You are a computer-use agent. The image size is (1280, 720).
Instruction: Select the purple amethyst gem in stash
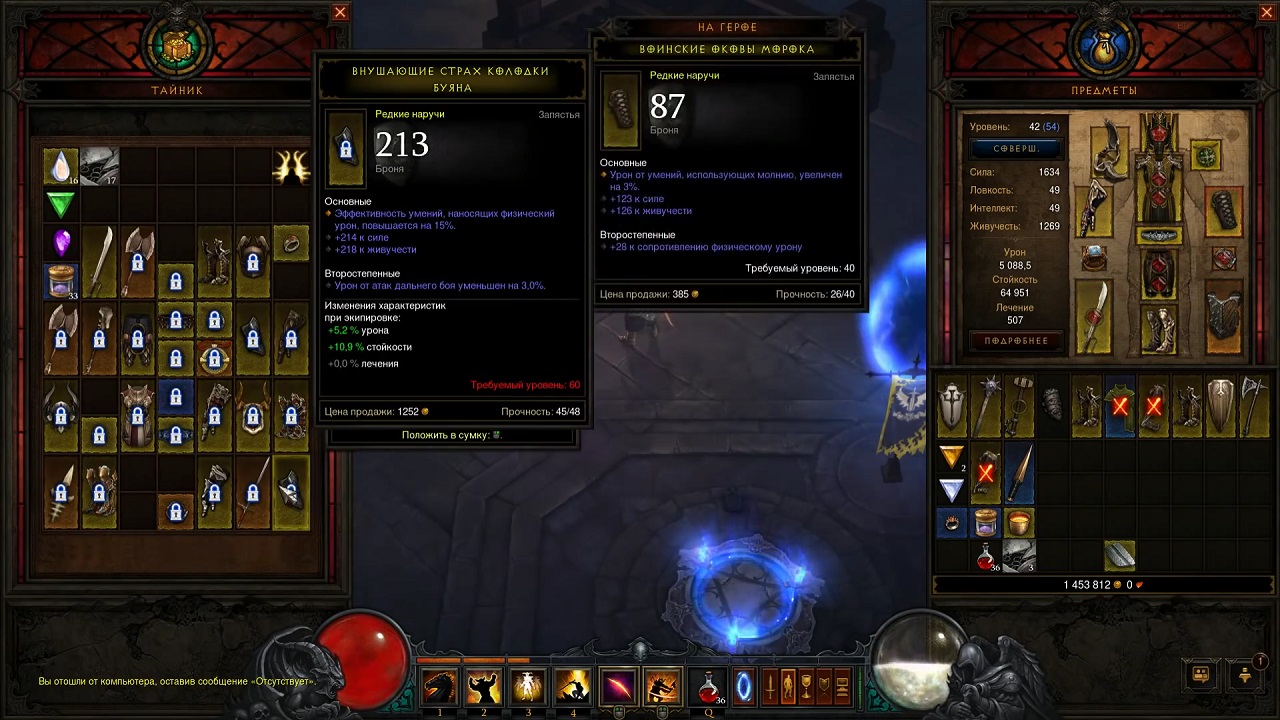61,243
